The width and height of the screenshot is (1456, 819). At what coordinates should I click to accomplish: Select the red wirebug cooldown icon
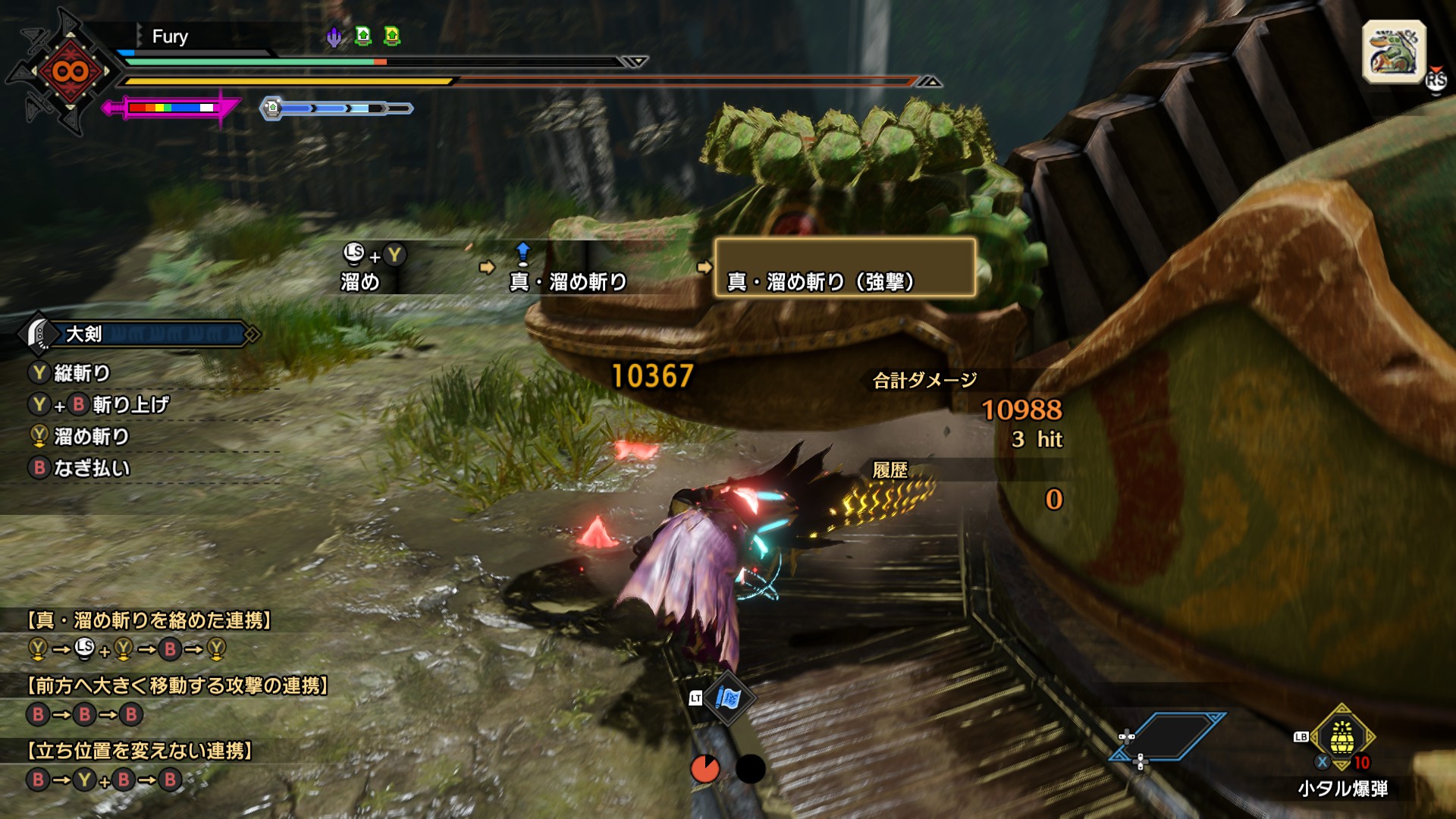click(x=705, y=769)
